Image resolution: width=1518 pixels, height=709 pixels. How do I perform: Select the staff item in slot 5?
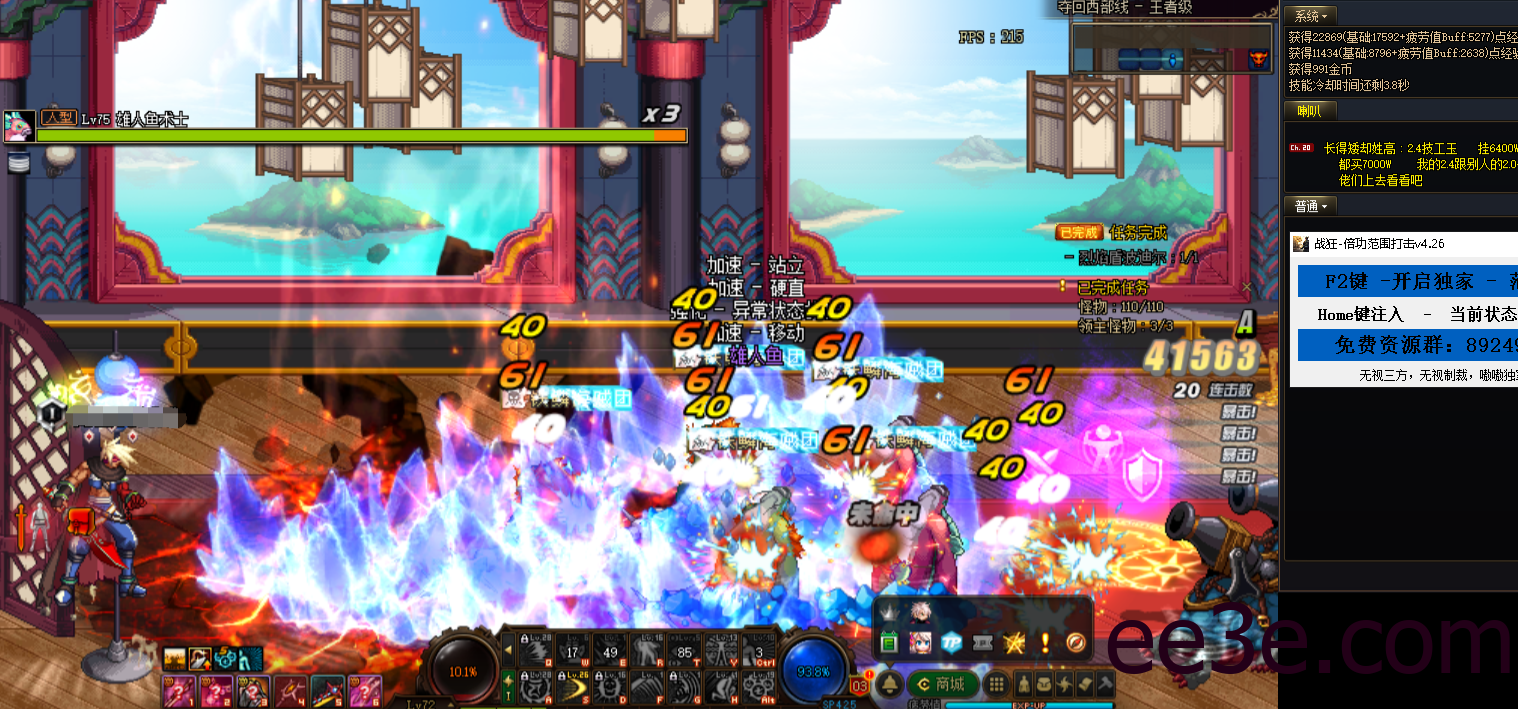click(327, 691)
